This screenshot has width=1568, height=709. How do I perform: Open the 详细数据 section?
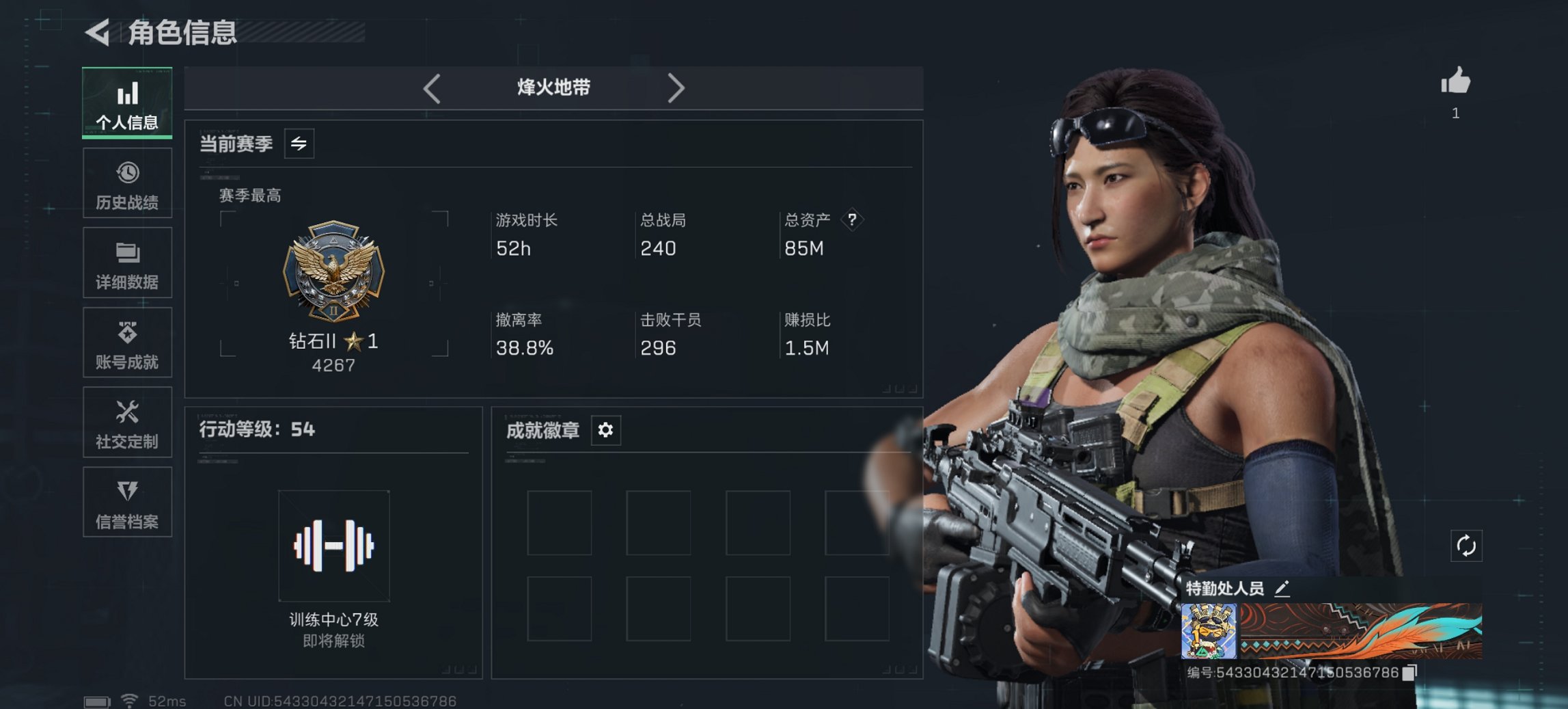tap(127, 263)
